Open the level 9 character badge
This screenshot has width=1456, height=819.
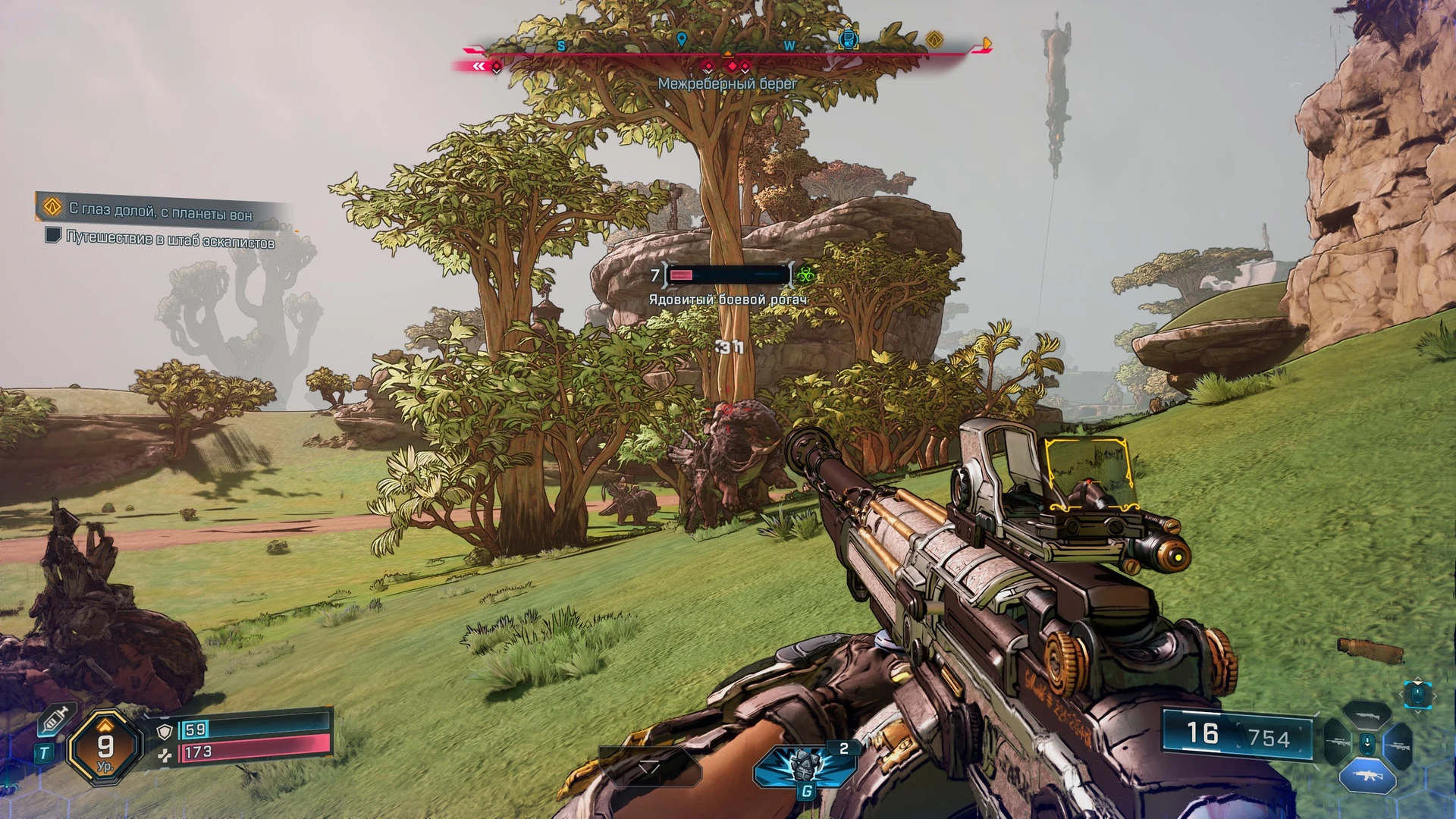(x=105, y=748)
